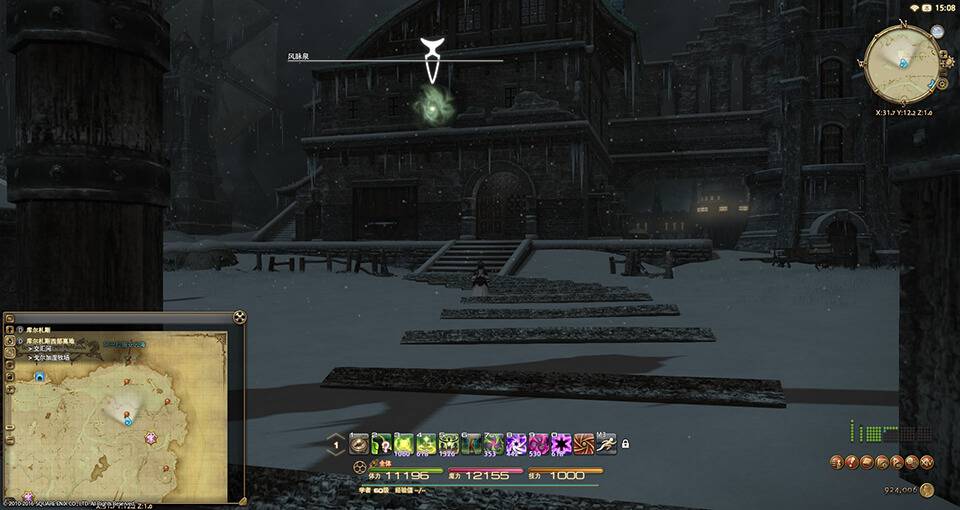This screenshot has width=960, height=510.
Task: Use the sprout question-mark skill in slot 2
Action: click(381, 443)
